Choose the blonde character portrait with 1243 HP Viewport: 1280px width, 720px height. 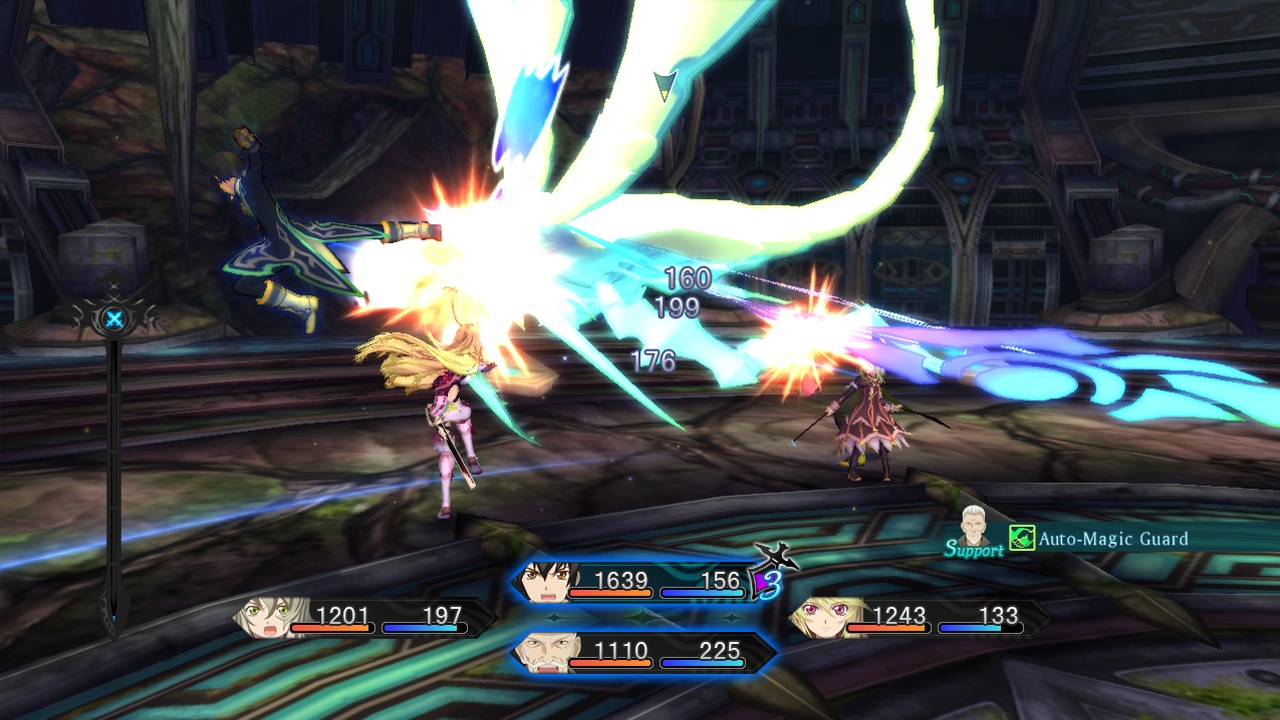(x=816, y=618)
